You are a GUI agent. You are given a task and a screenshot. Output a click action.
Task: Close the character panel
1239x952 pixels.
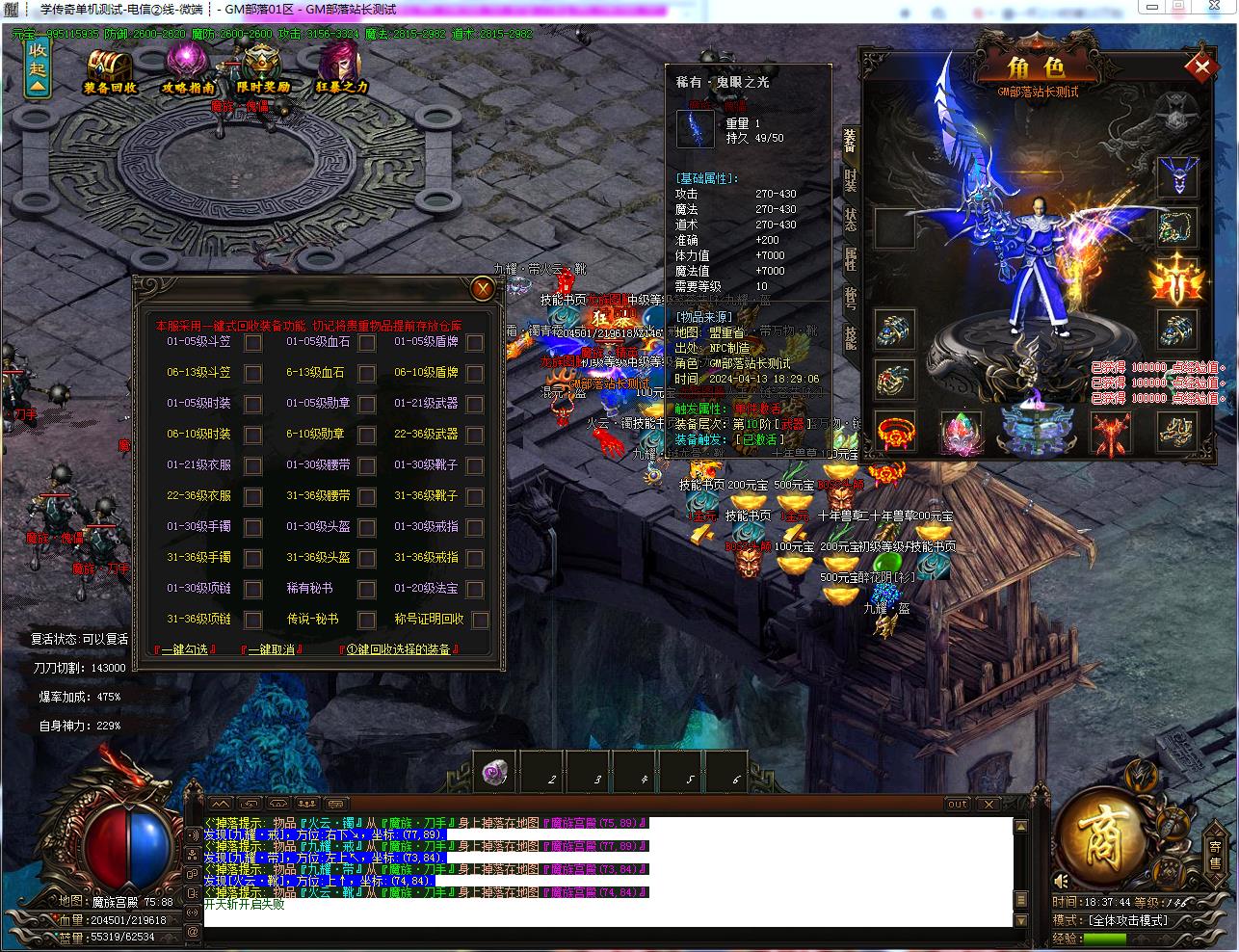click(x=1201, y=67)
